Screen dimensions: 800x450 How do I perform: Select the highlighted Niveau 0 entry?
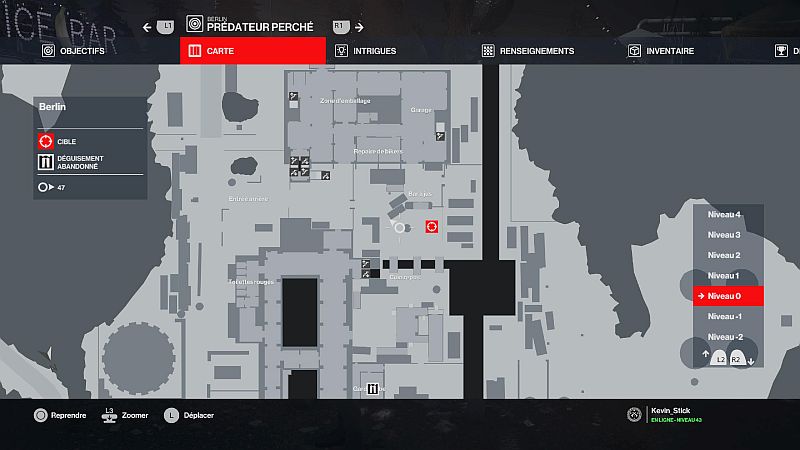coord(727,296)
